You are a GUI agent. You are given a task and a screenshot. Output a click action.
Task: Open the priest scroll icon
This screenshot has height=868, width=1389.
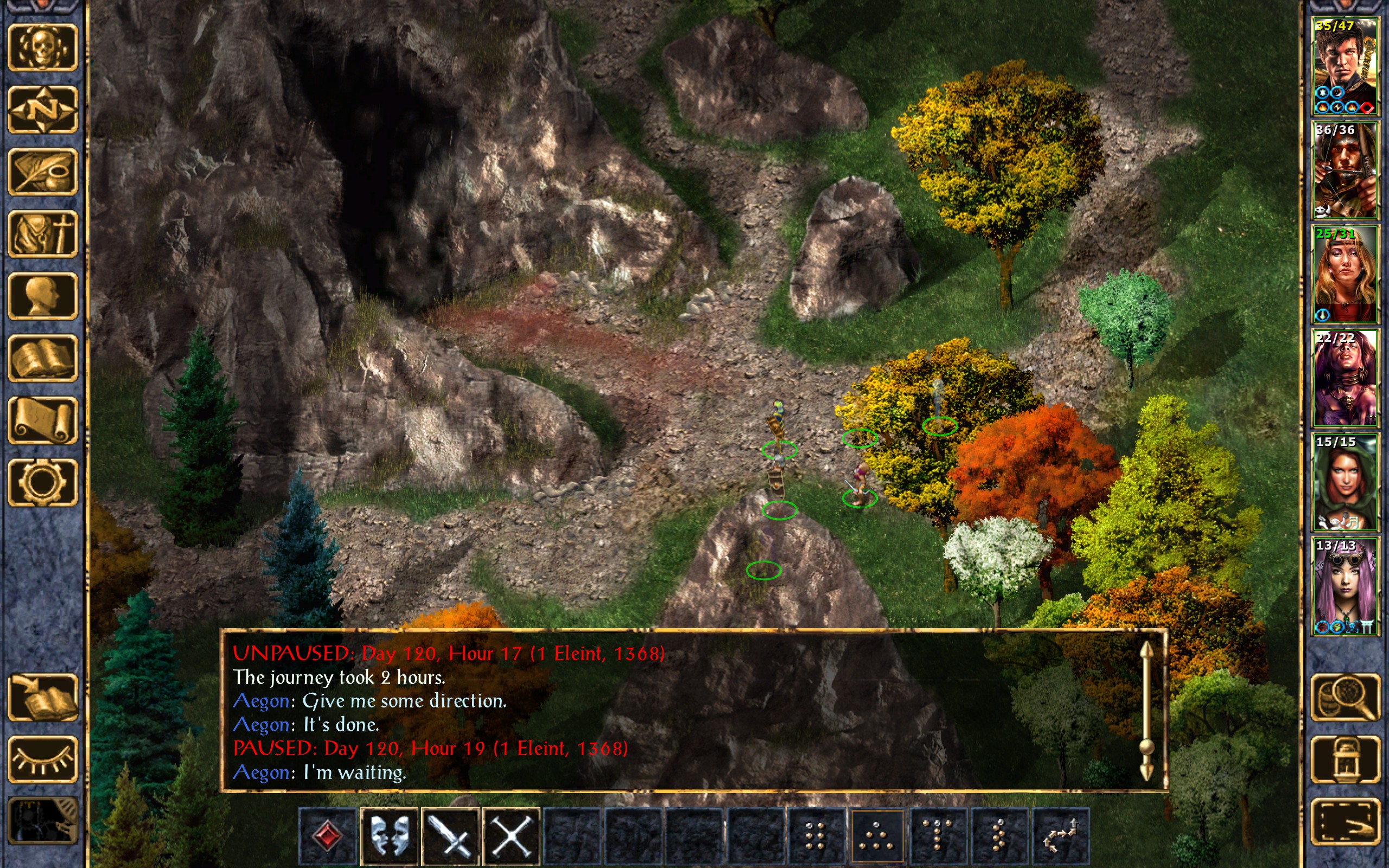tap(42, 420)
